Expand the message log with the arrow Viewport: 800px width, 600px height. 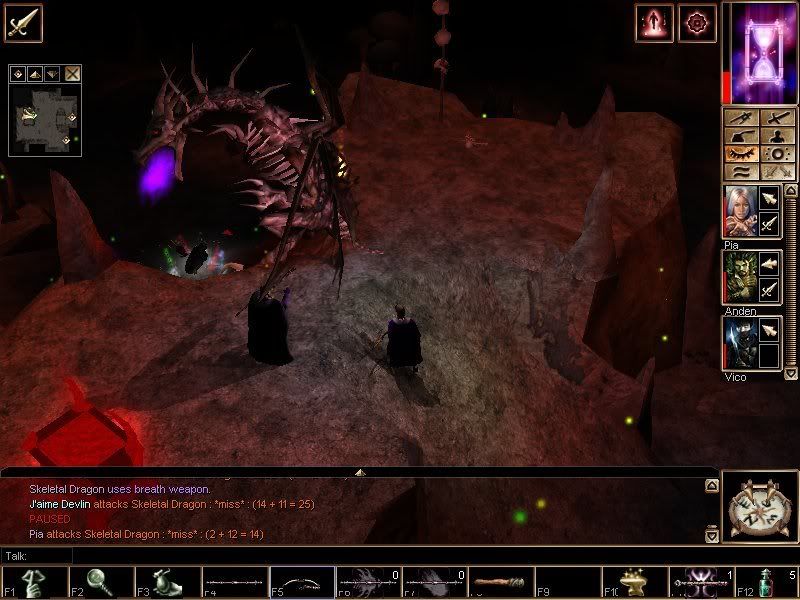360,471
